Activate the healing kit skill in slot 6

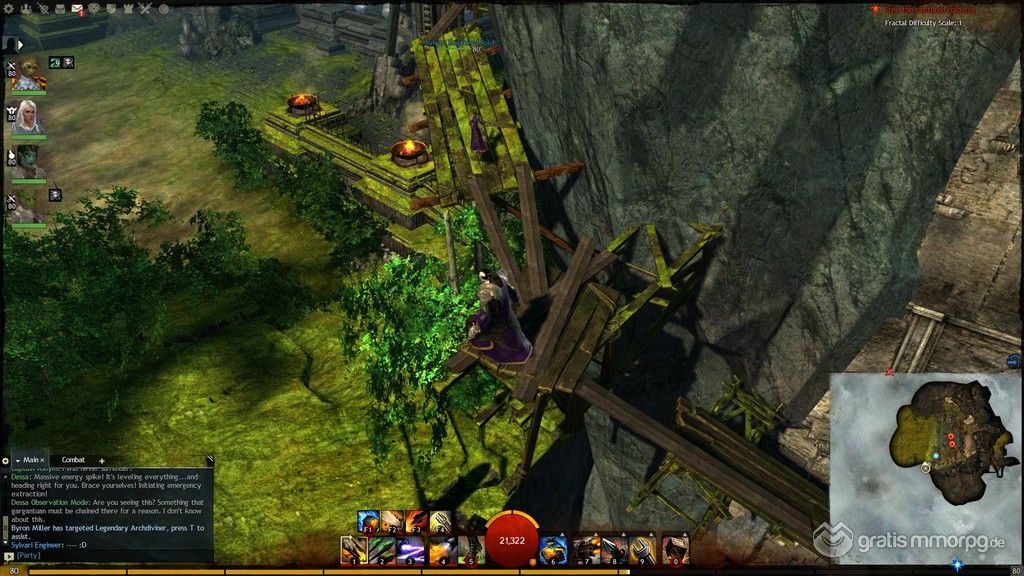point(553,548)
